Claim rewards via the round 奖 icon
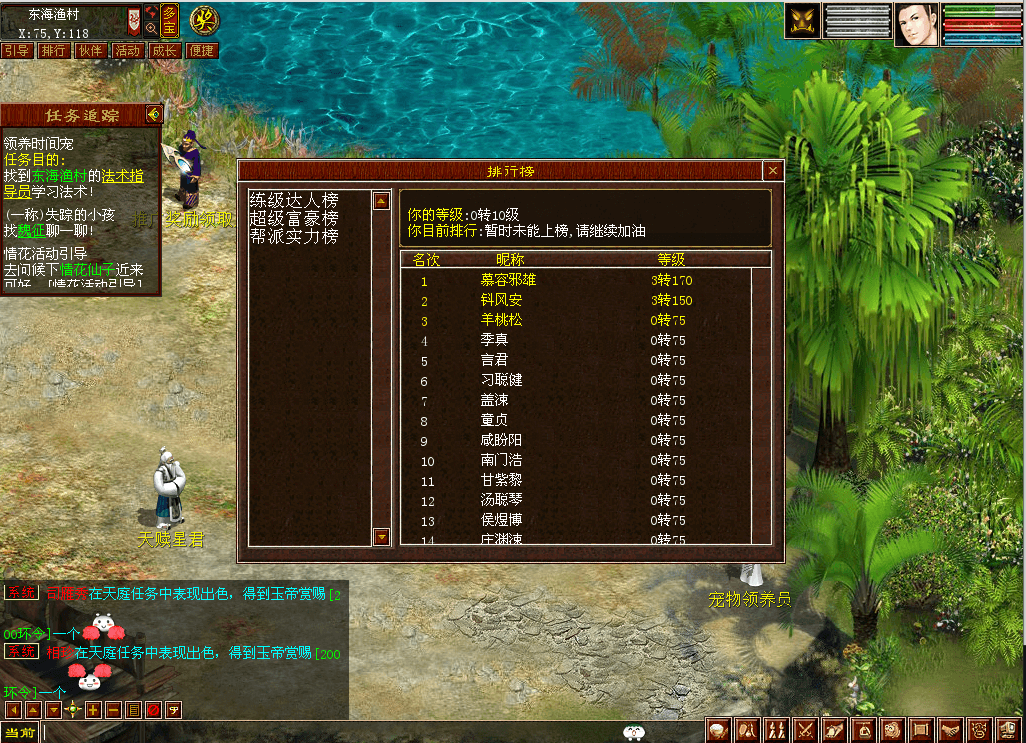This screenshot has height=743, width=1026. (205, 19)
